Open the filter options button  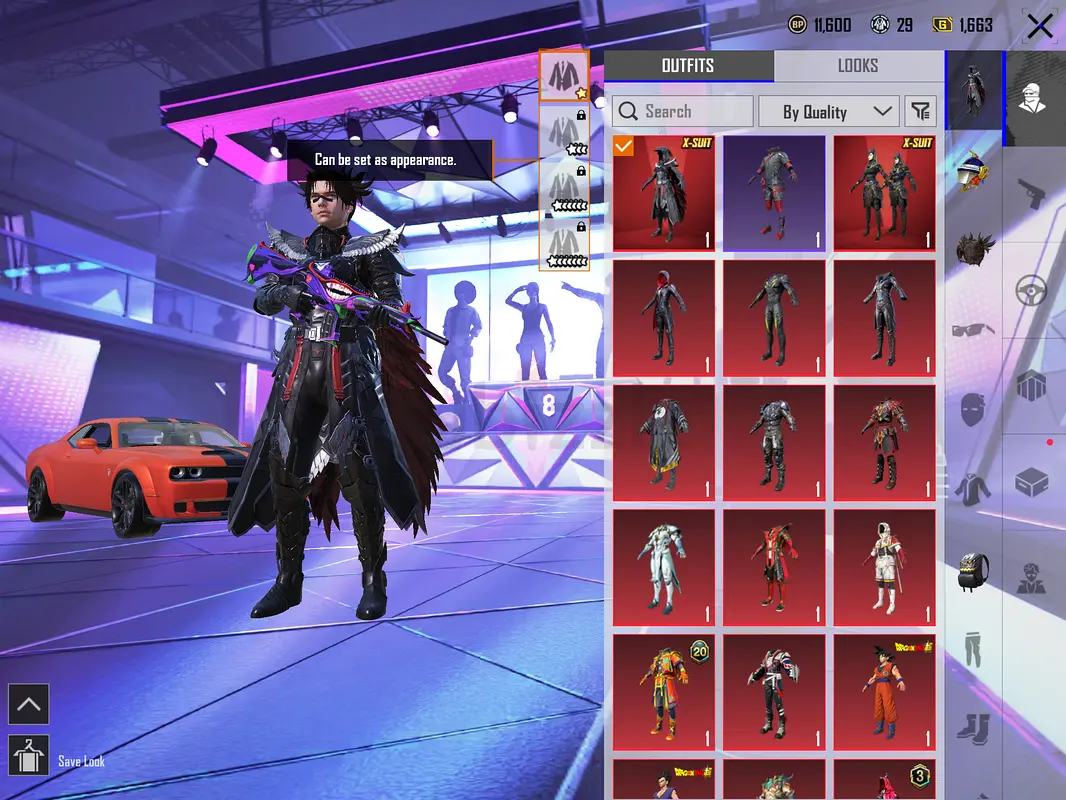tap(919, 111)
